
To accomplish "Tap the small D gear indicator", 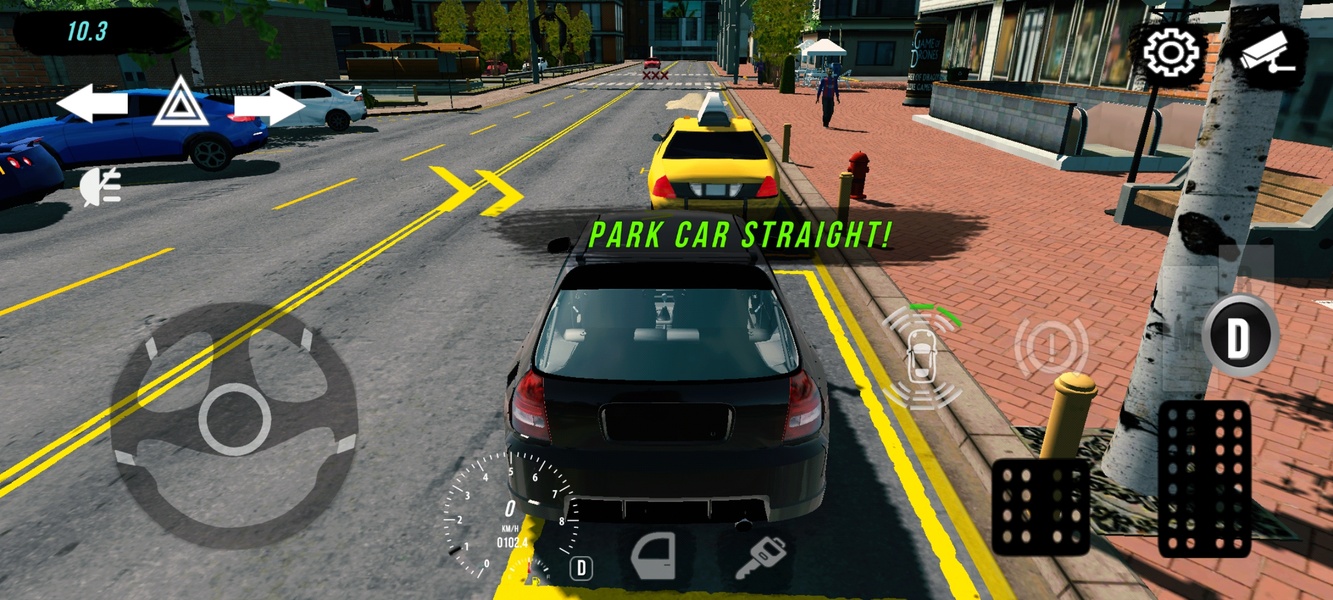I will click(x=580, y=568).
